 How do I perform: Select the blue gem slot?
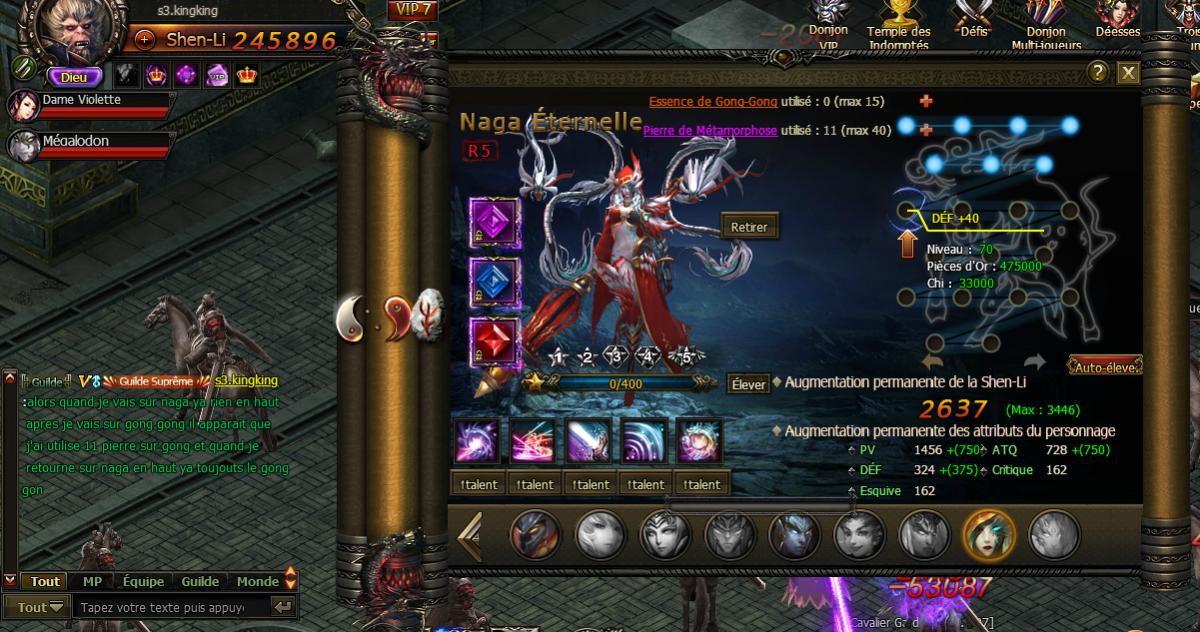coord(495,281)
